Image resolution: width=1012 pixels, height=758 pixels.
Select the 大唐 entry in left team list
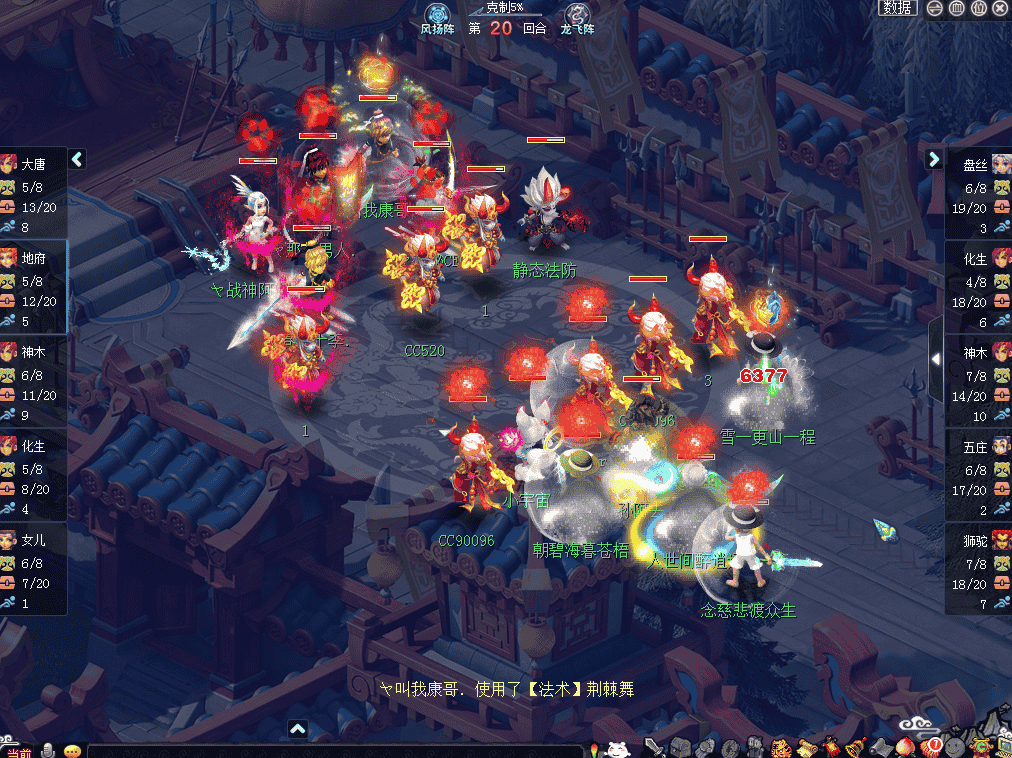pyautogui.click(x=33, y=165)
